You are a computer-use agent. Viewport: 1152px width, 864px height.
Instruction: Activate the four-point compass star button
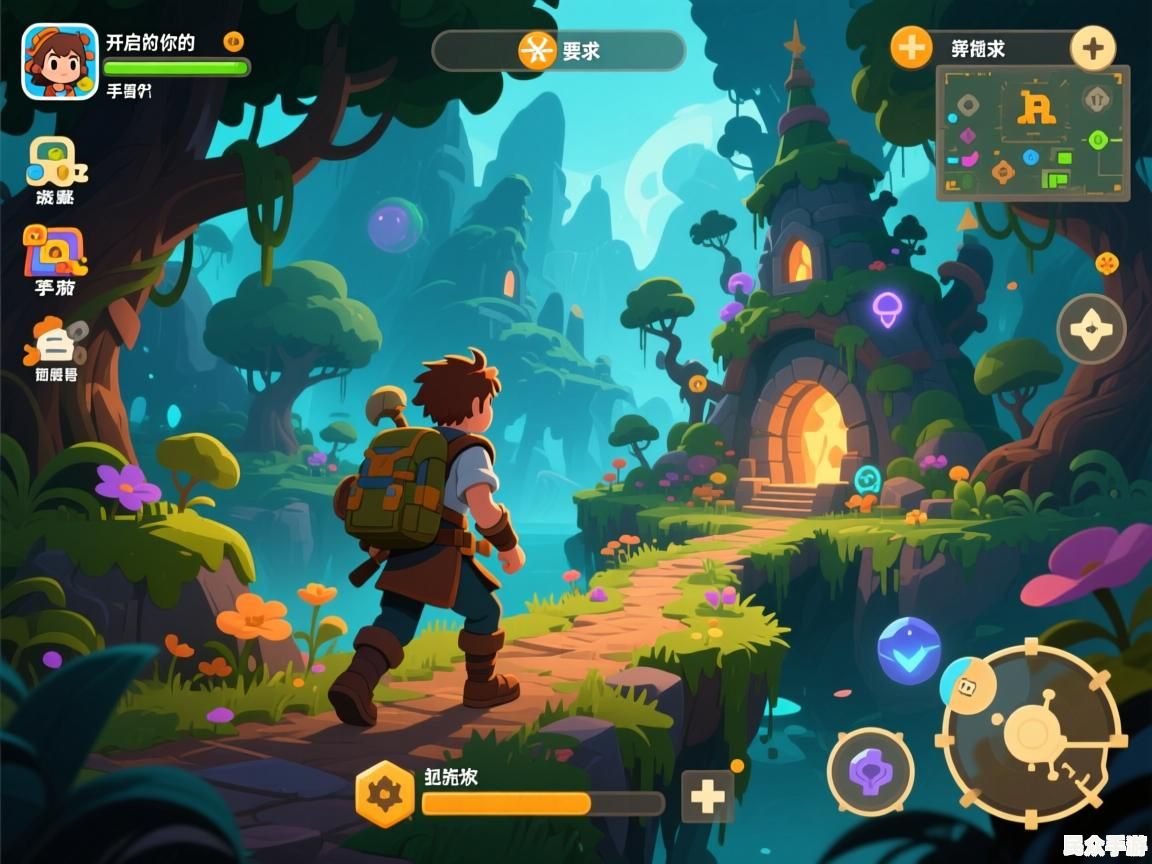click(x=1091, y=329)
